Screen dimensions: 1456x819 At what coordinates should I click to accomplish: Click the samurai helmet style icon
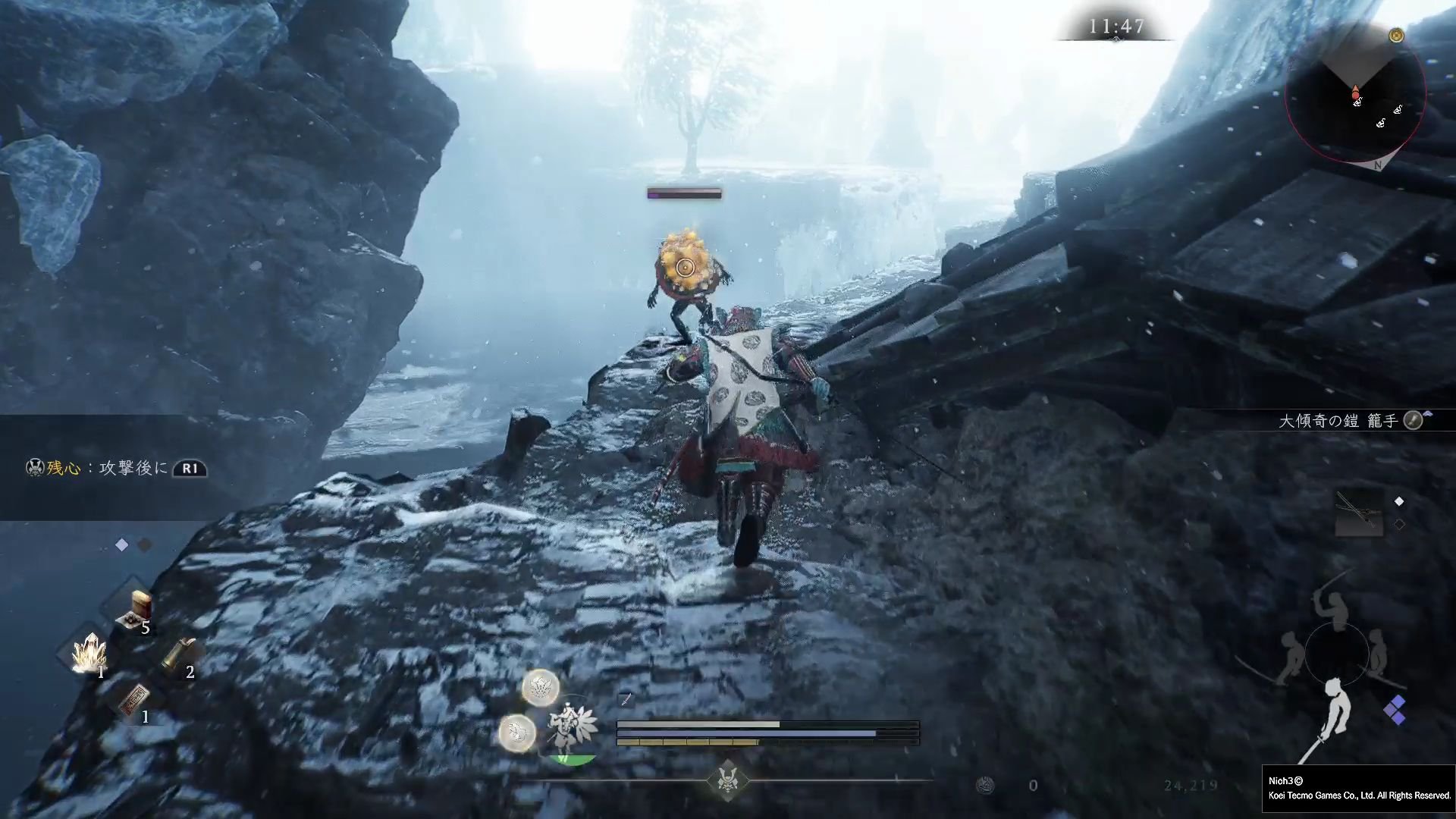727,780
